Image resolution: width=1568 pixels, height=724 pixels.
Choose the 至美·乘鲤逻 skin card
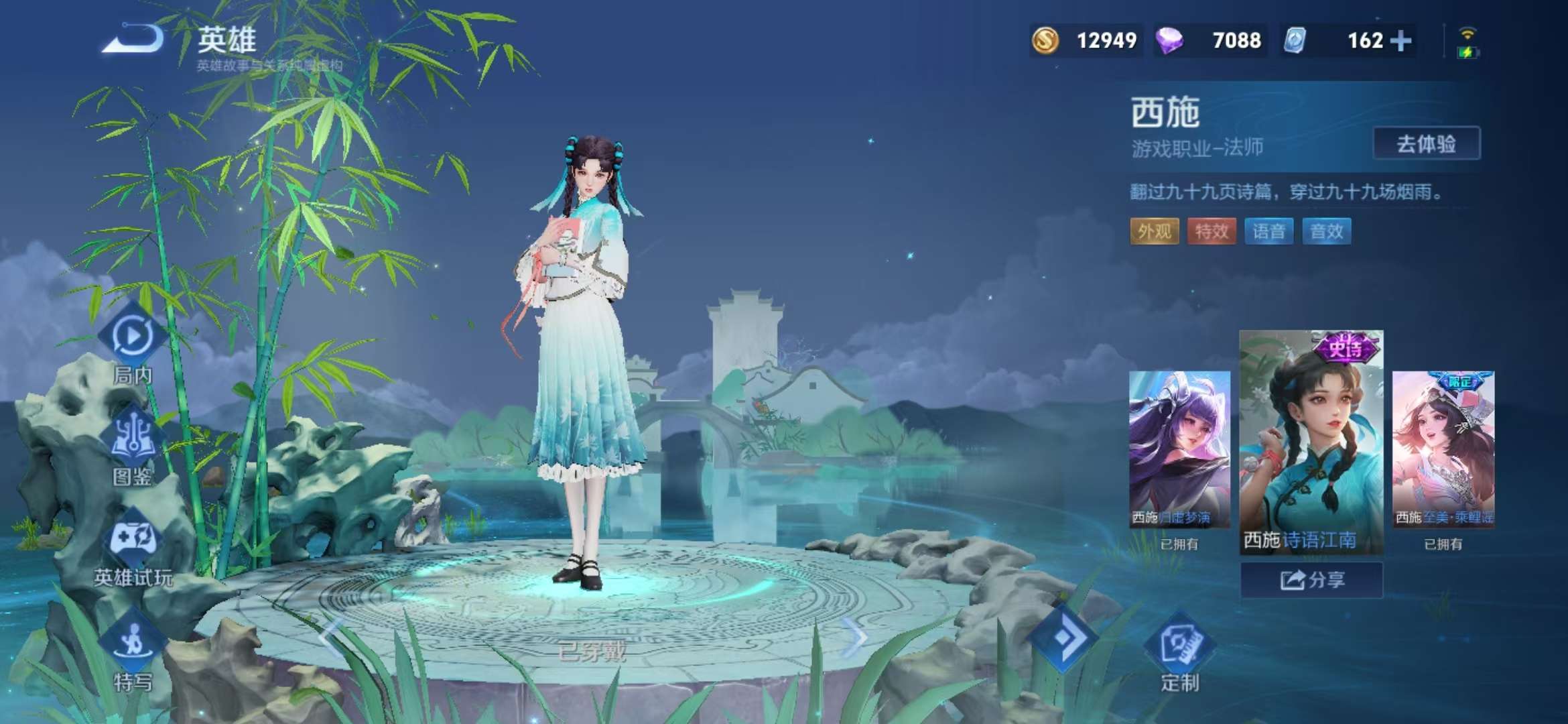coord(1443,449)
